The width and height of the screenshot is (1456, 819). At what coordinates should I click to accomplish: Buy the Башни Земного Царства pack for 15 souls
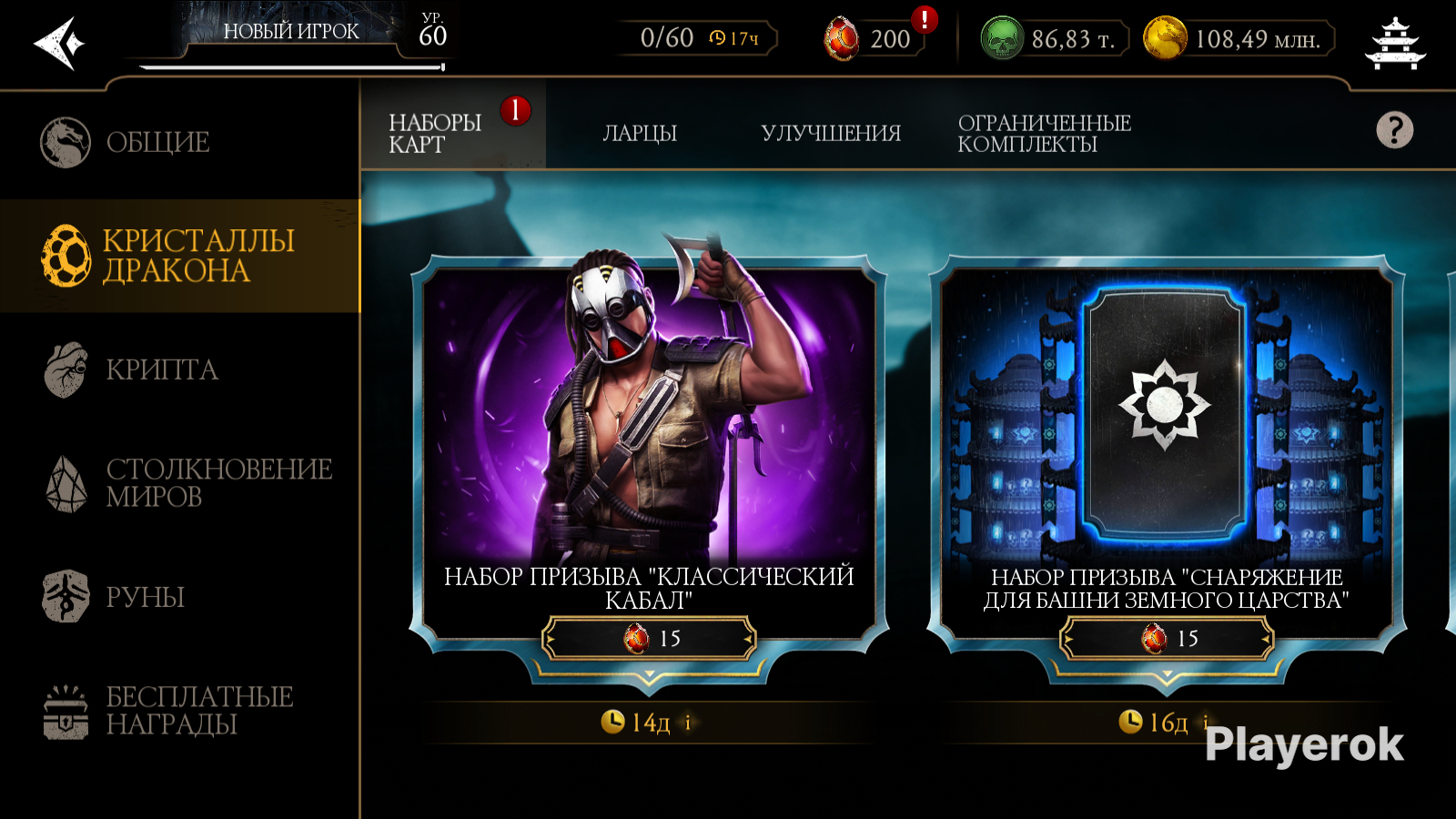1168,638
